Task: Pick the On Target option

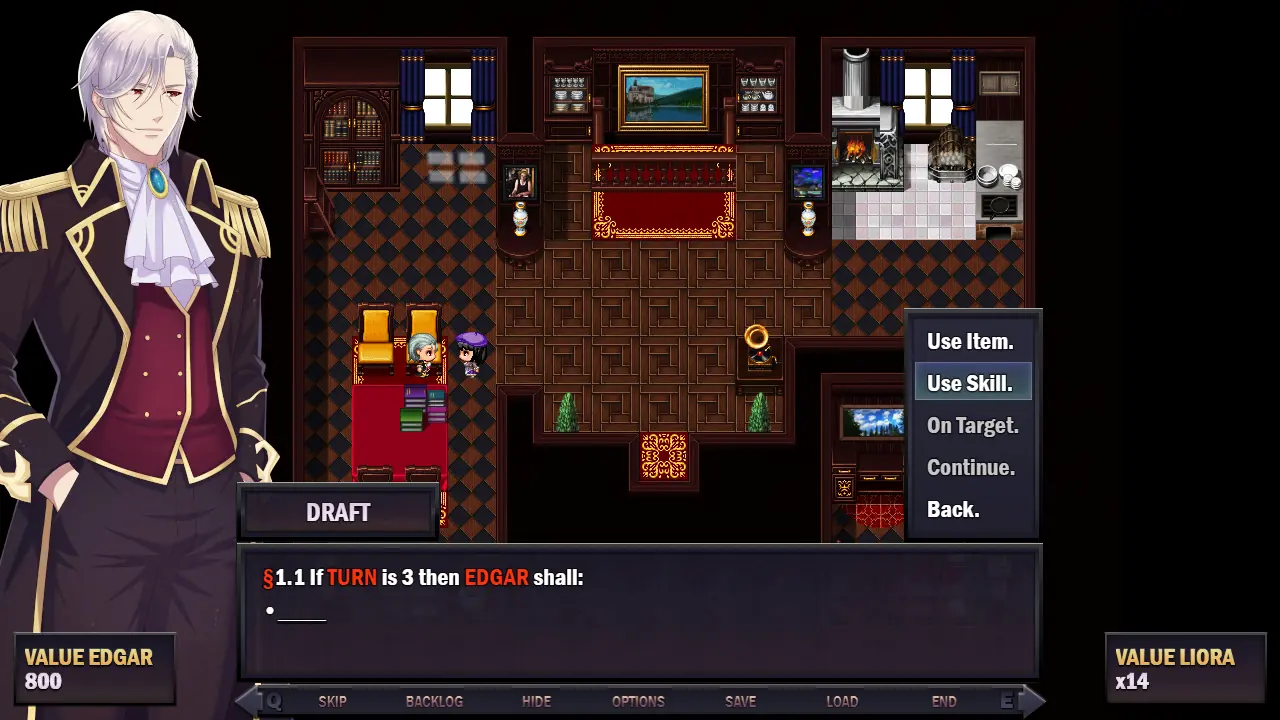Action: [972, 426]
